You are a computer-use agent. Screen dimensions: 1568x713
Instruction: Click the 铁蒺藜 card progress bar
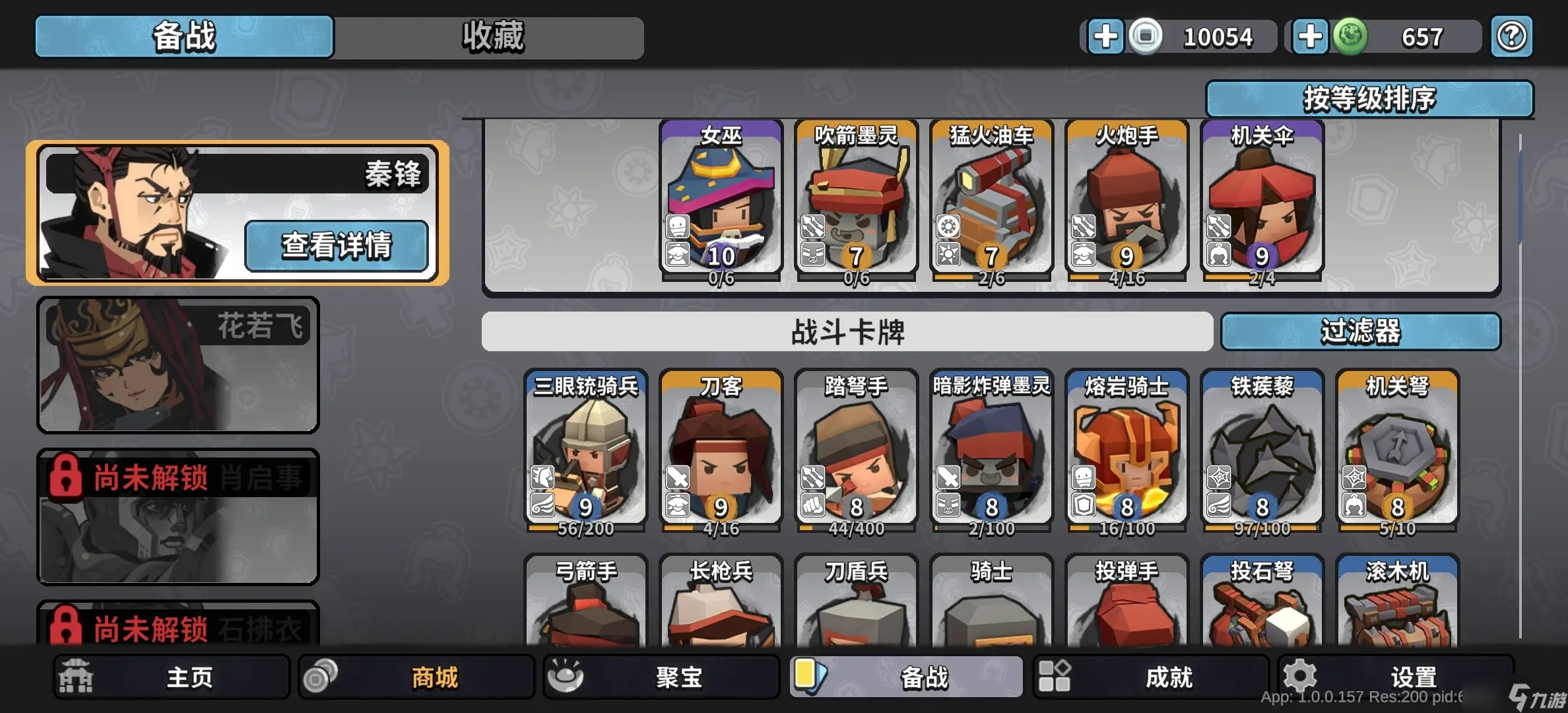[x=1262, y=528]
